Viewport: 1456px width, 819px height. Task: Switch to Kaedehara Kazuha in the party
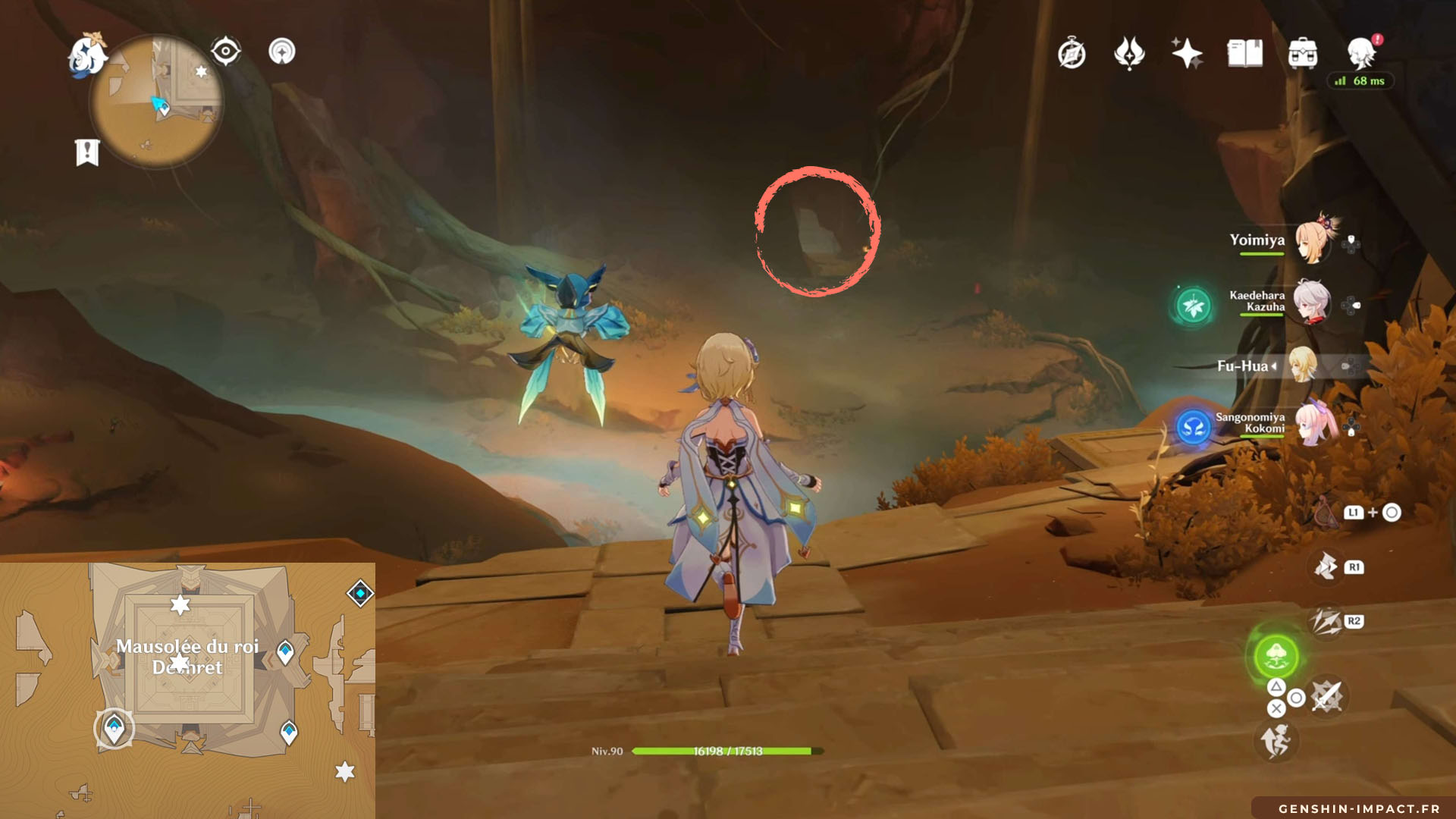[x=1311, y=302]
